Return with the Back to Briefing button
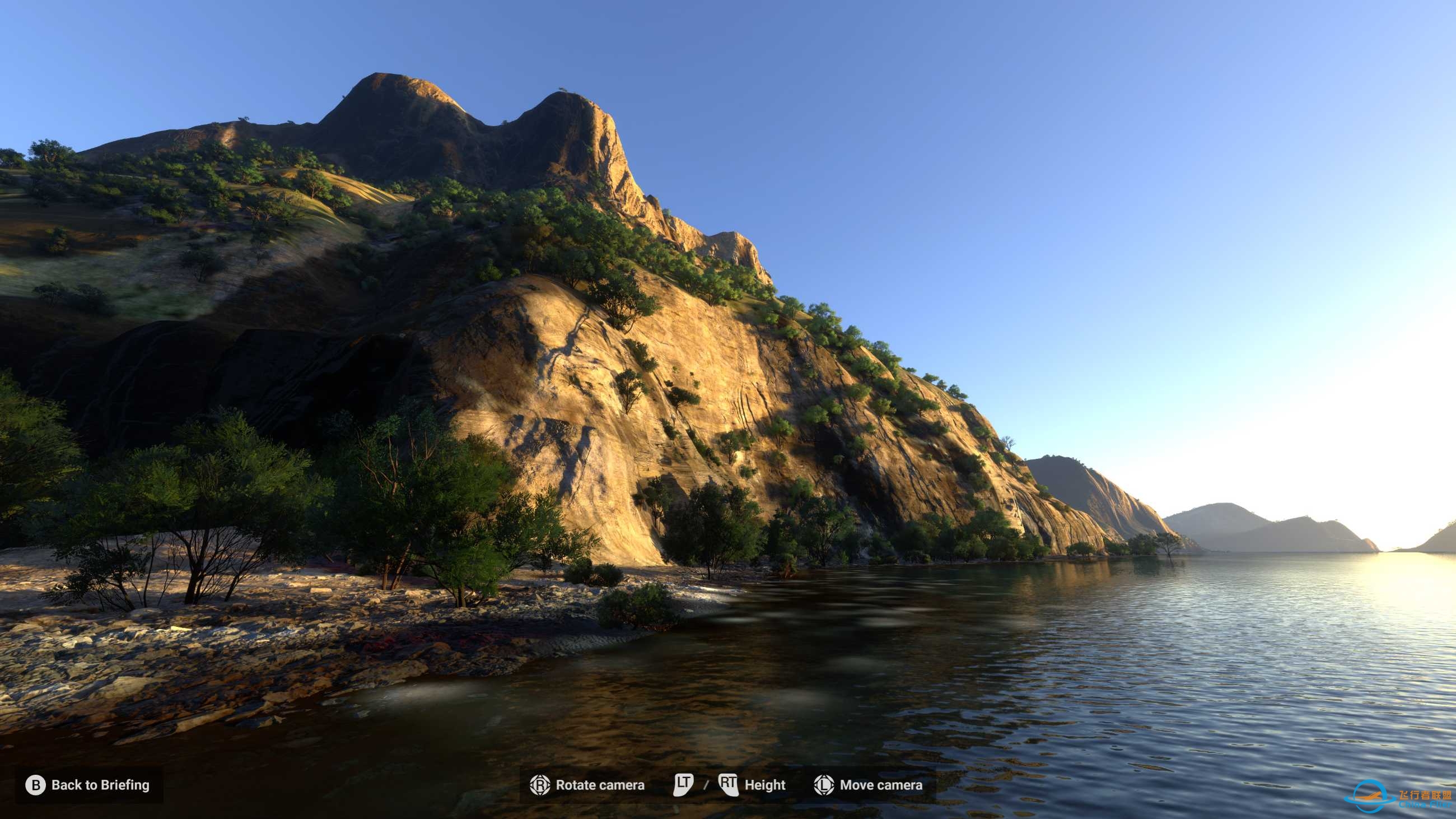The width and height of the screenshot is (1456, 819). [x=88, y=784]
